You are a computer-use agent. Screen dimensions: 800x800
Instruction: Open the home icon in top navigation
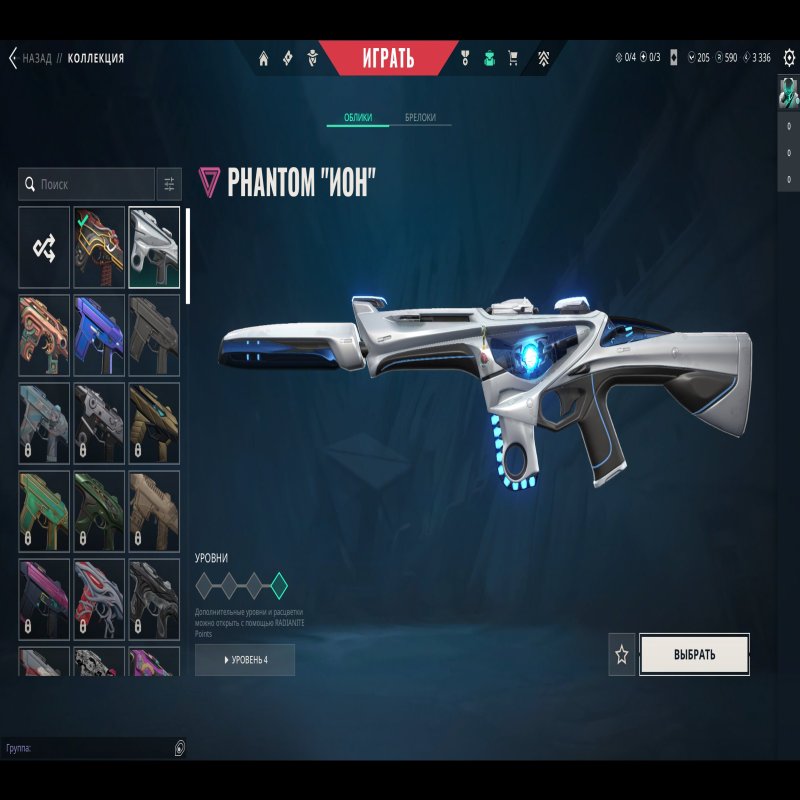click(264, 58)
